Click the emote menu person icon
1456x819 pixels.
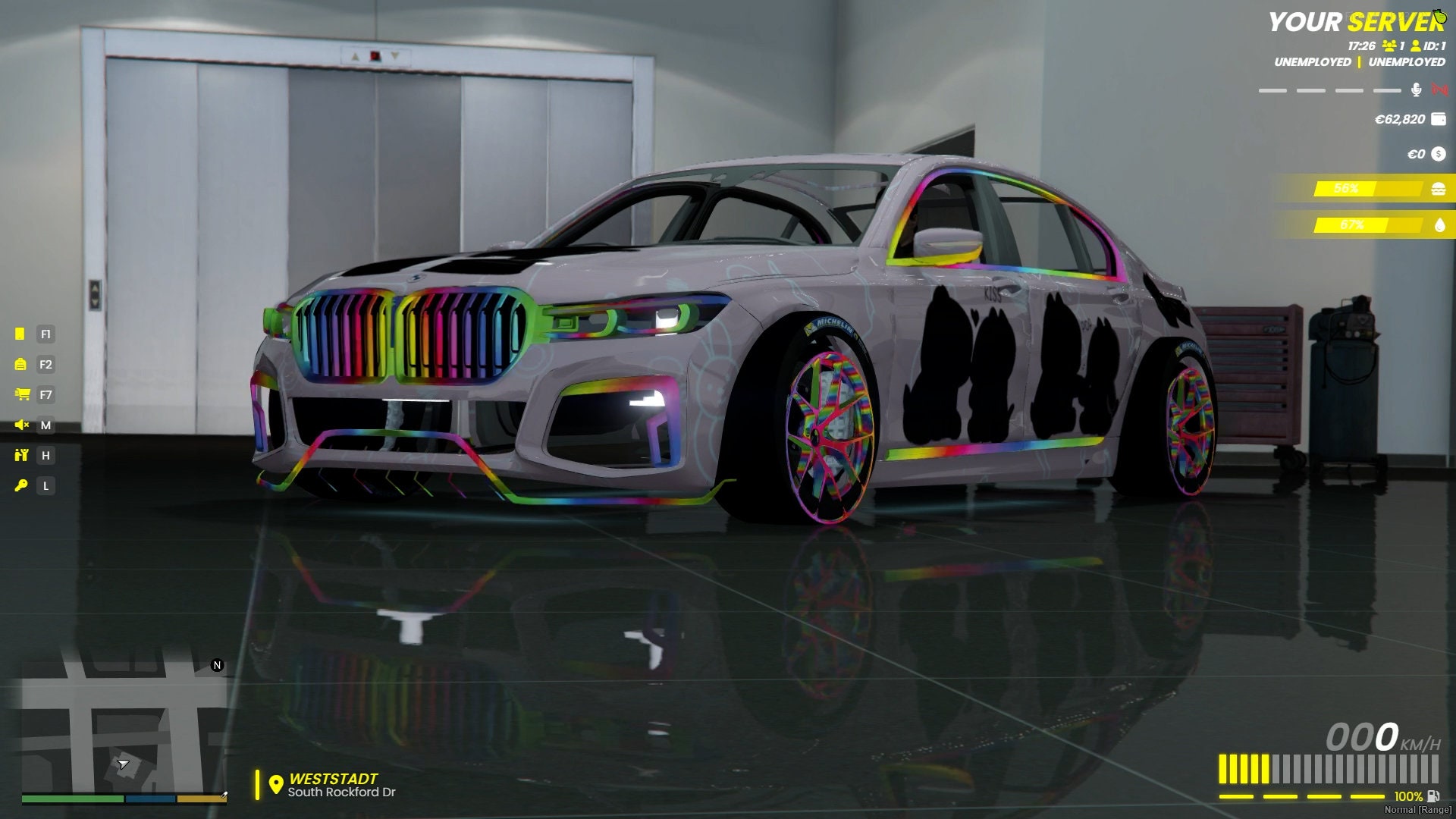(x=22, y=457)
